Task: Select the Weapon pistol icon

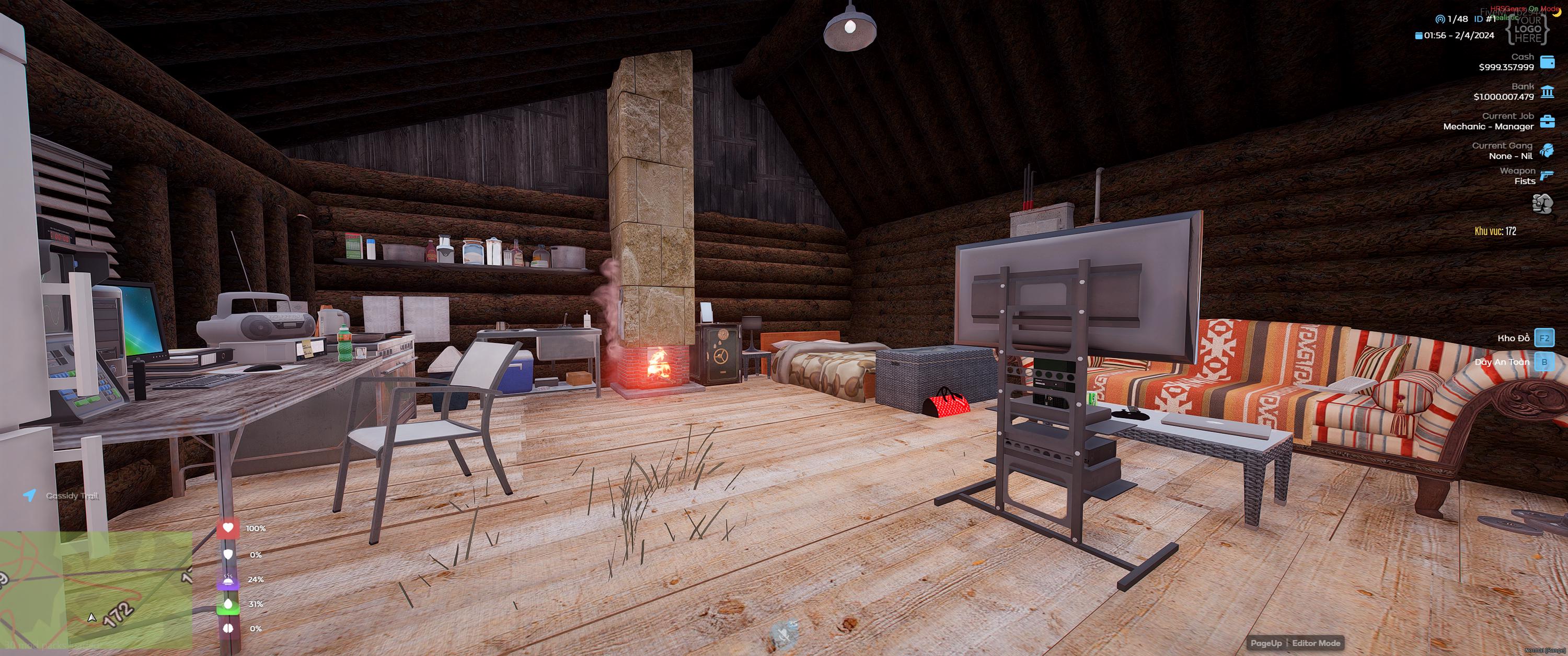Action: (1546, 175)
